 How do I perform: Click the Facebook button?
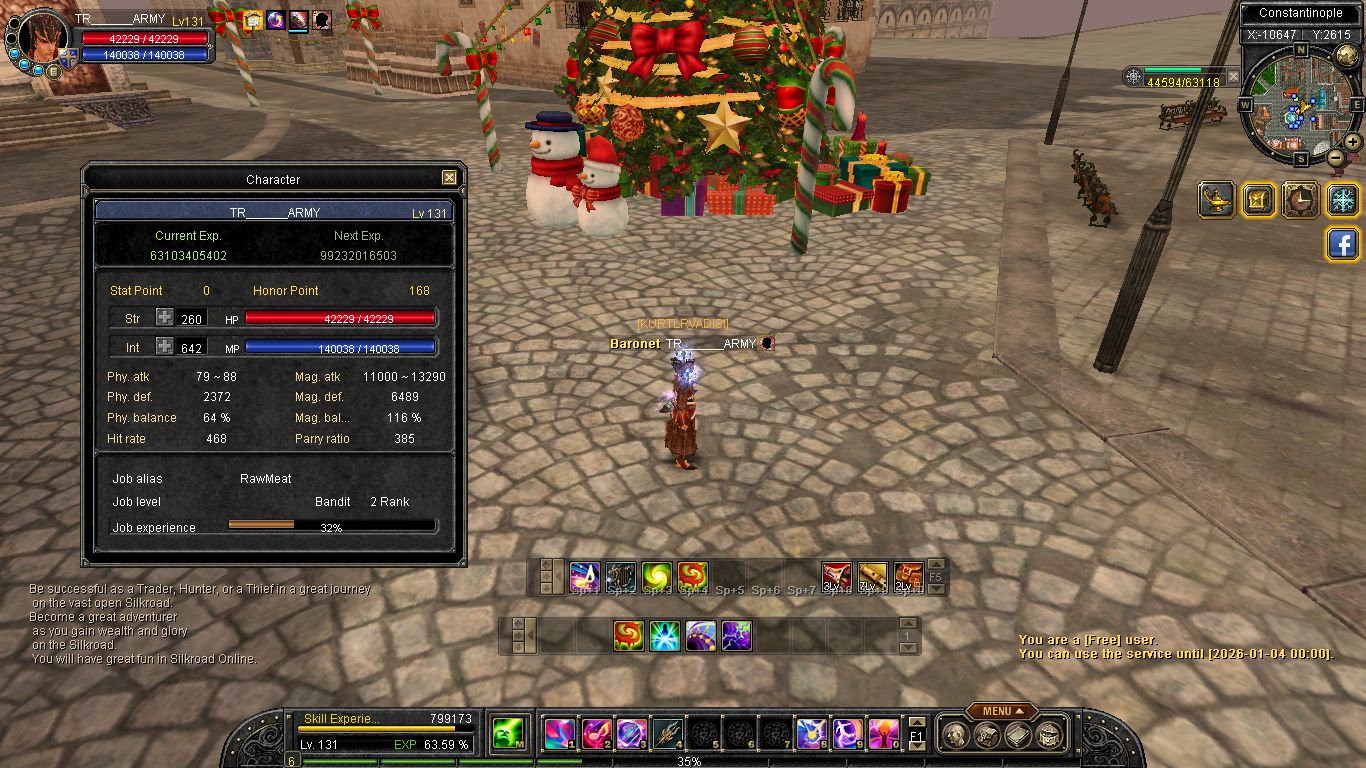pyautogui.click(x=1342, y=243)
